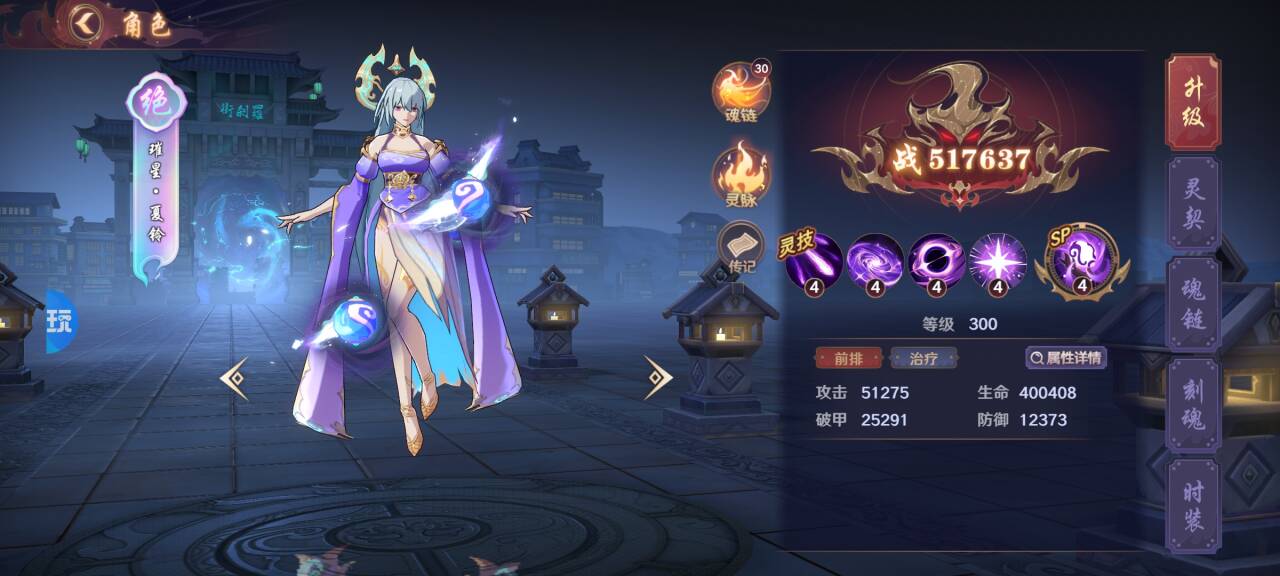Image resolution: width=1280 pixels, height=576 pixels.
Task: Open the 魂链 flame icon
Action: coord(741,91)
